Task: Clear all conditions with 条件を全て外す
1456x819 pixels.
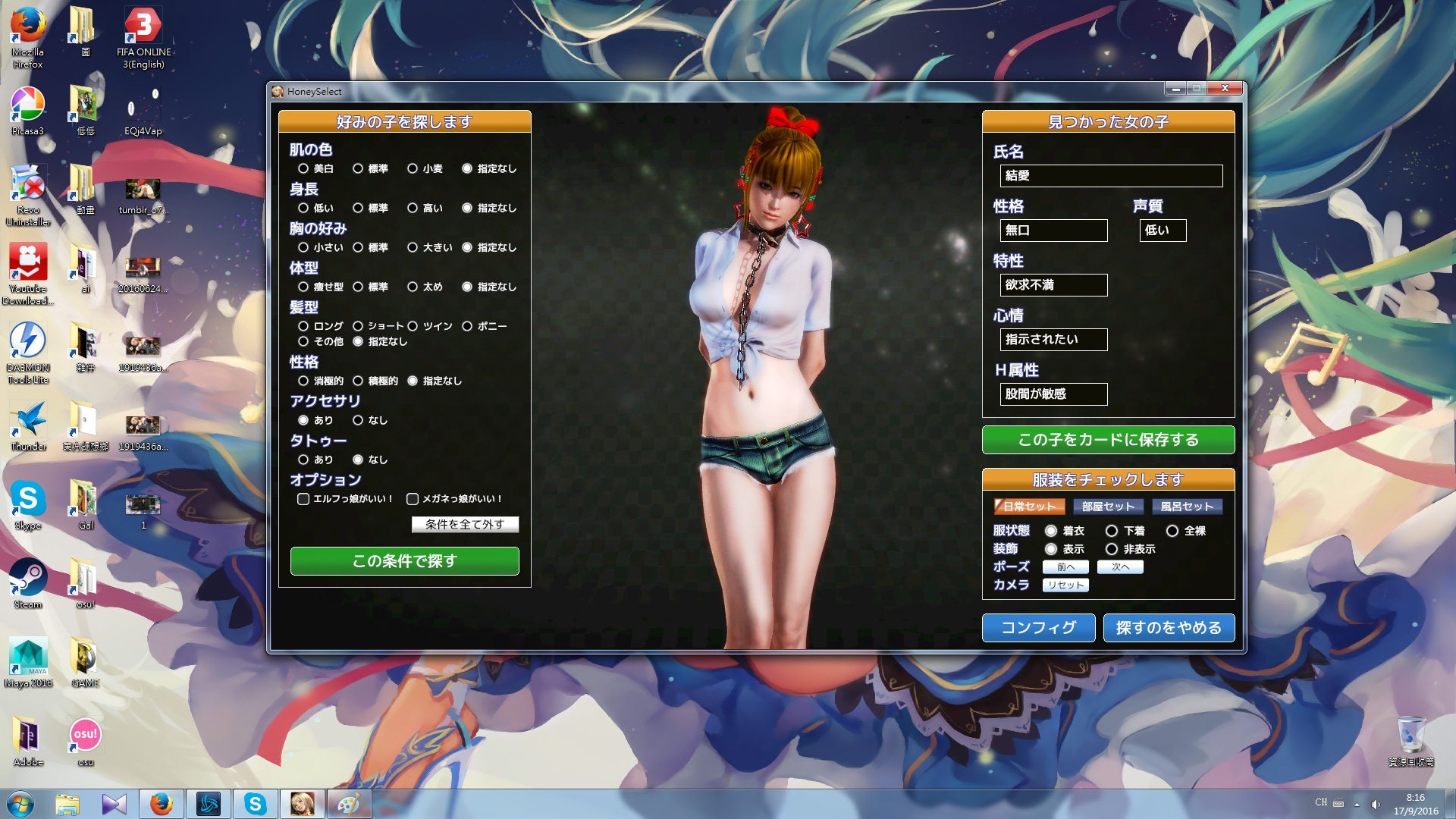Action: (x=465, y=524)
